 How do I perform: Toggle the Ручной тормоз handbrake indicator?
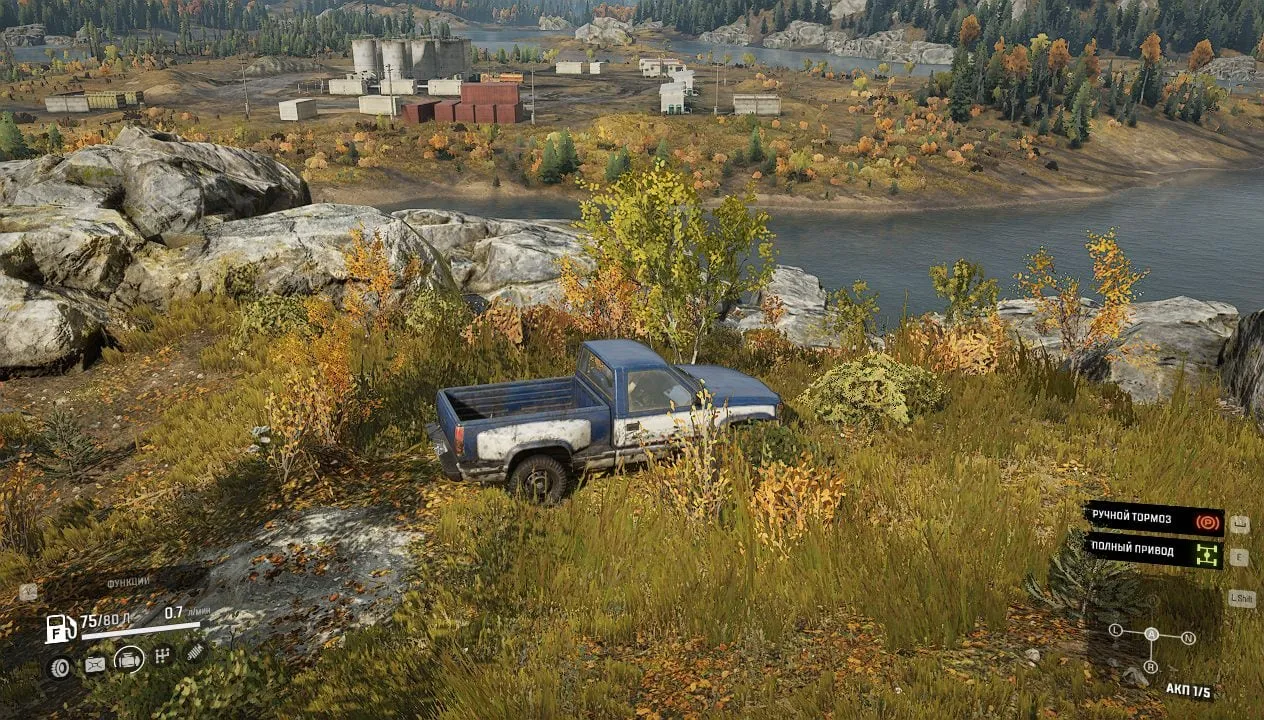[x=1153, y=518]
